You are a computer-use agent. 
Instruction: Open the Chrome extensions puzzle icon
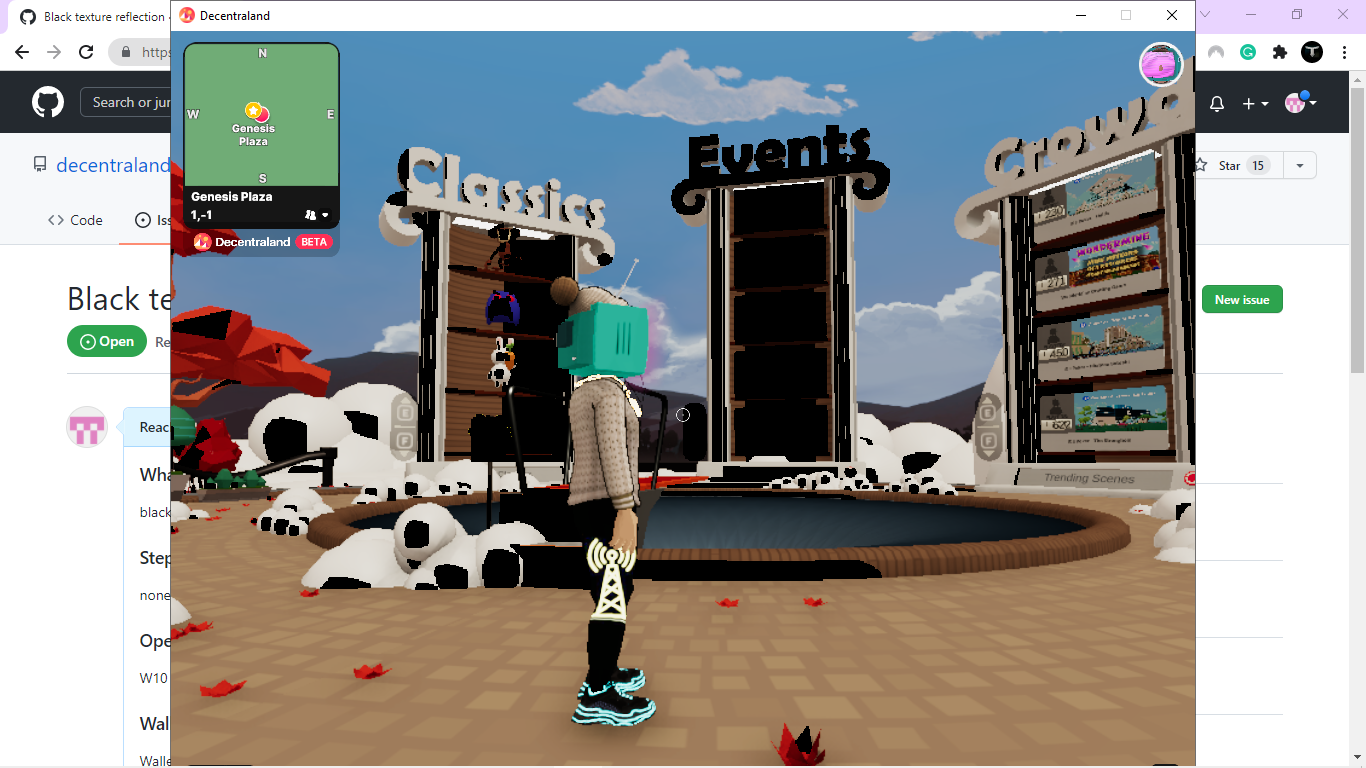(x=1281, y=52)
